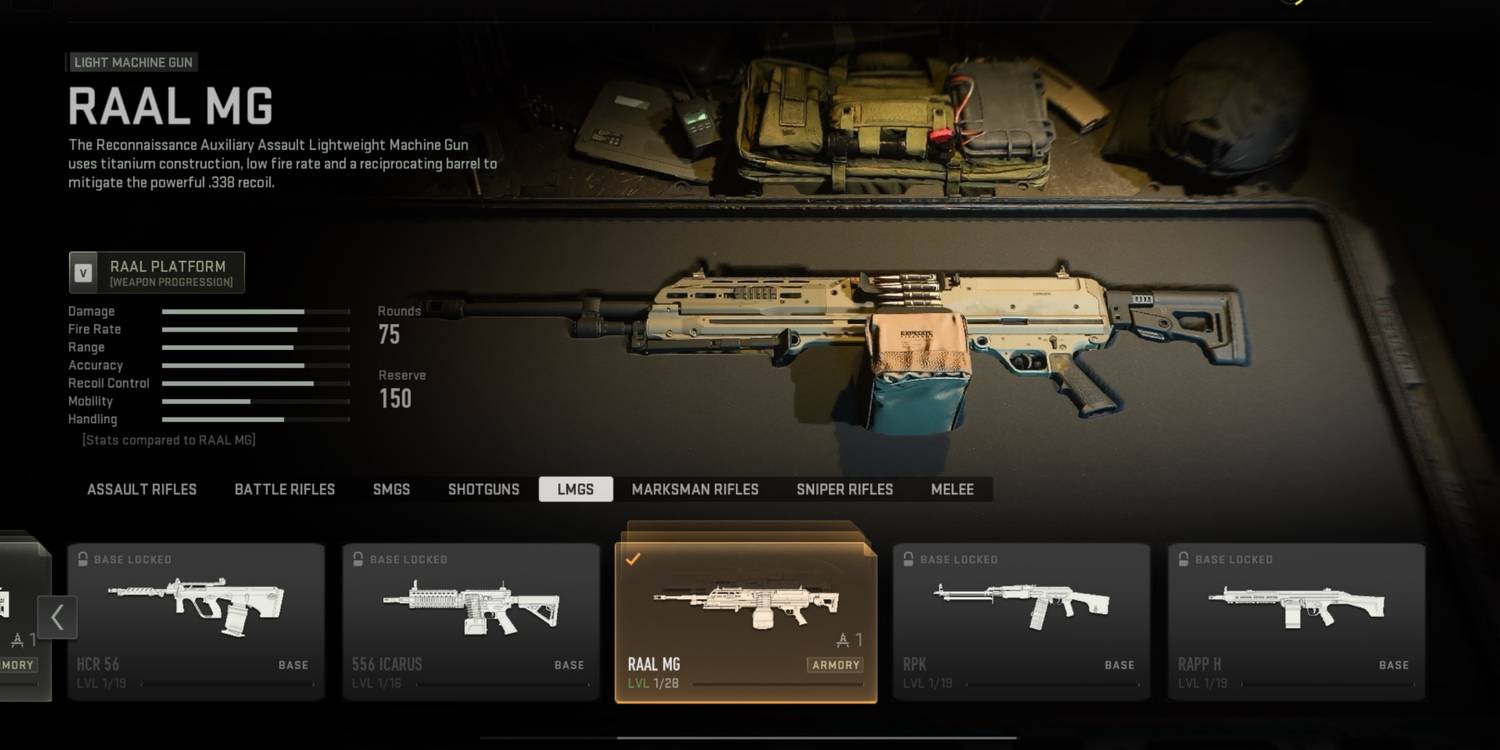The width and height of the screenshot is (1500, 750).
Task: Pick the RPK weapon card
Action: point(1021,621)
